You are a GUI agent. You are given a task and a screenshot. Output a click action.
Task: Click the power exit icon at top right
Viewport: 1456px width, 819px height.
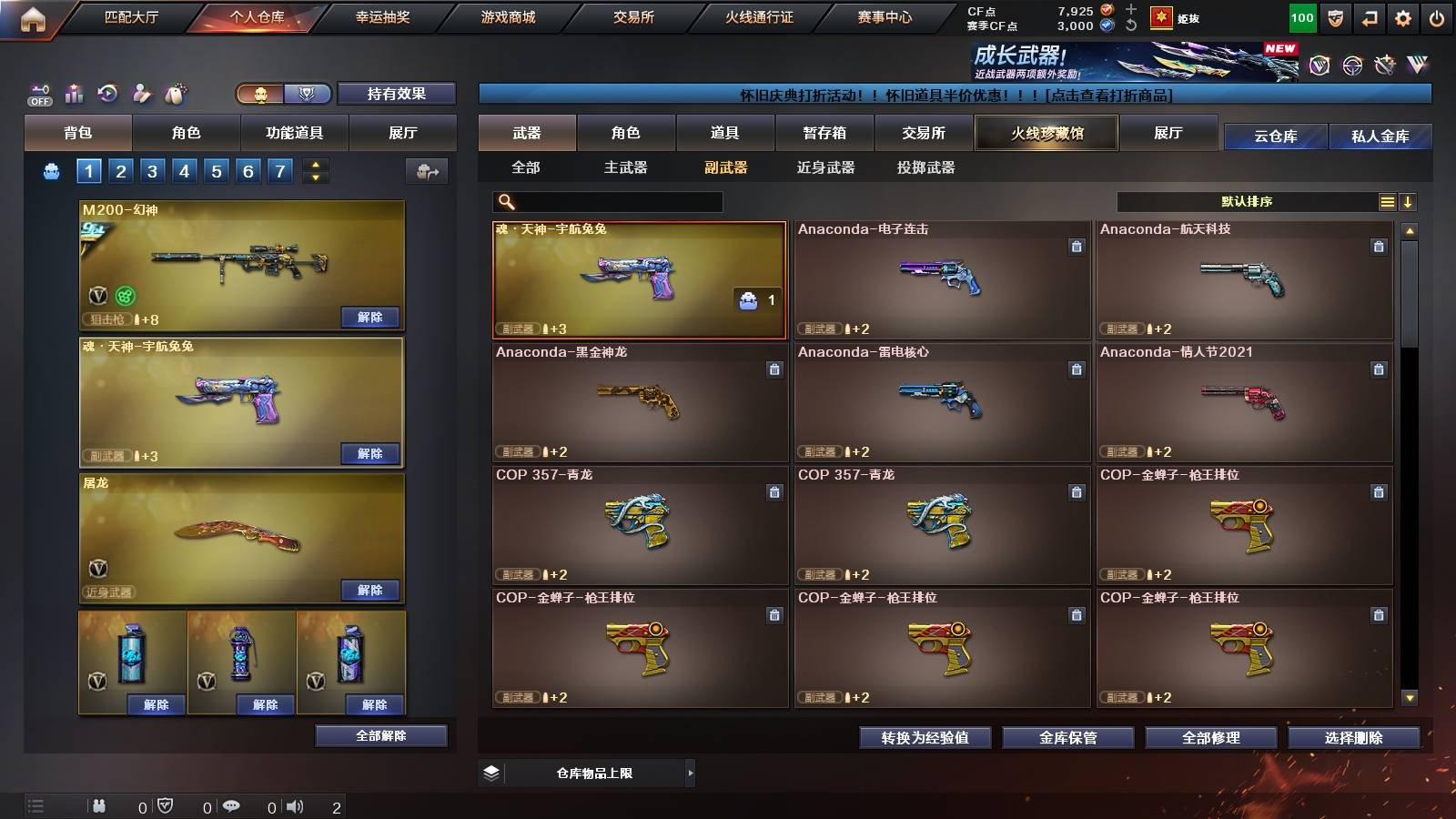[x=1438, y=16]
